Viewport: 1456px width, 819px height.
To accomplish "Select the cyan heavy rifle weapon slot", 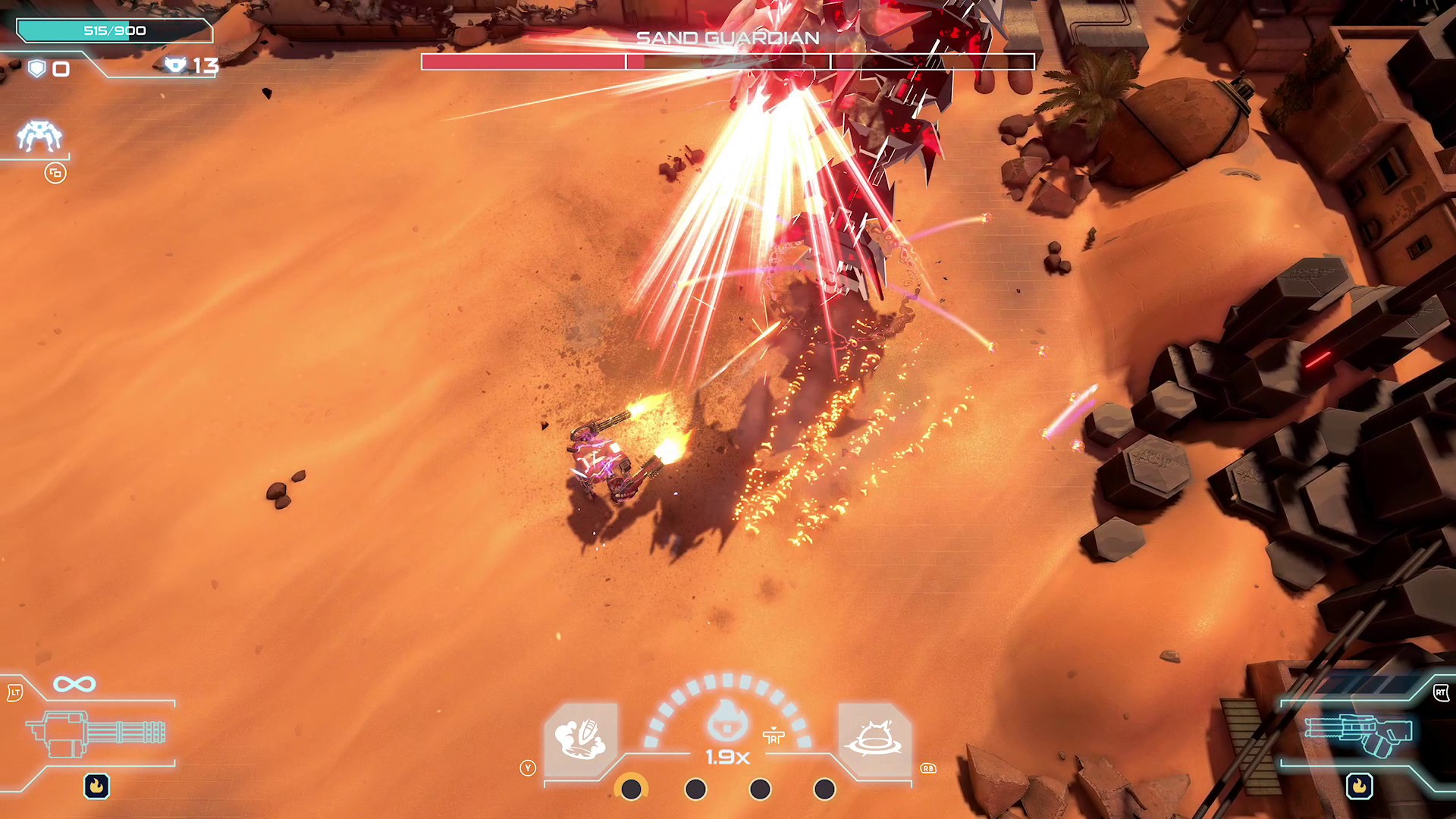I will coord(1357,733).
